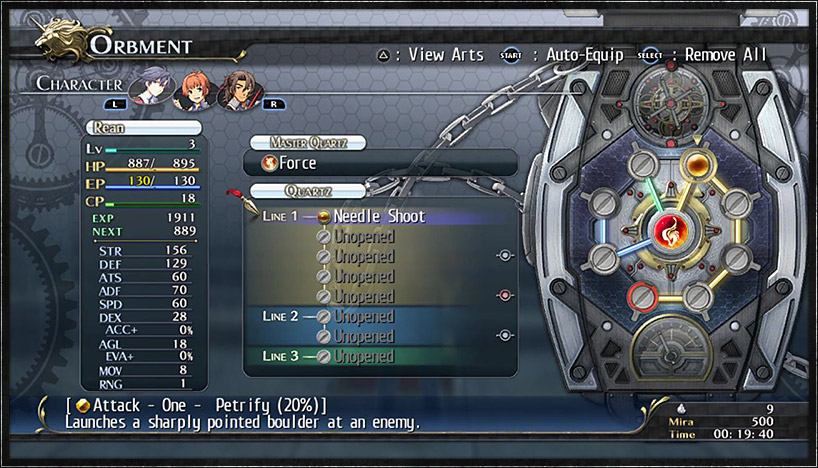The image size is (818, 468).
Task: Choose the Needle Shoot quartz entry
Action: [378, 216]
